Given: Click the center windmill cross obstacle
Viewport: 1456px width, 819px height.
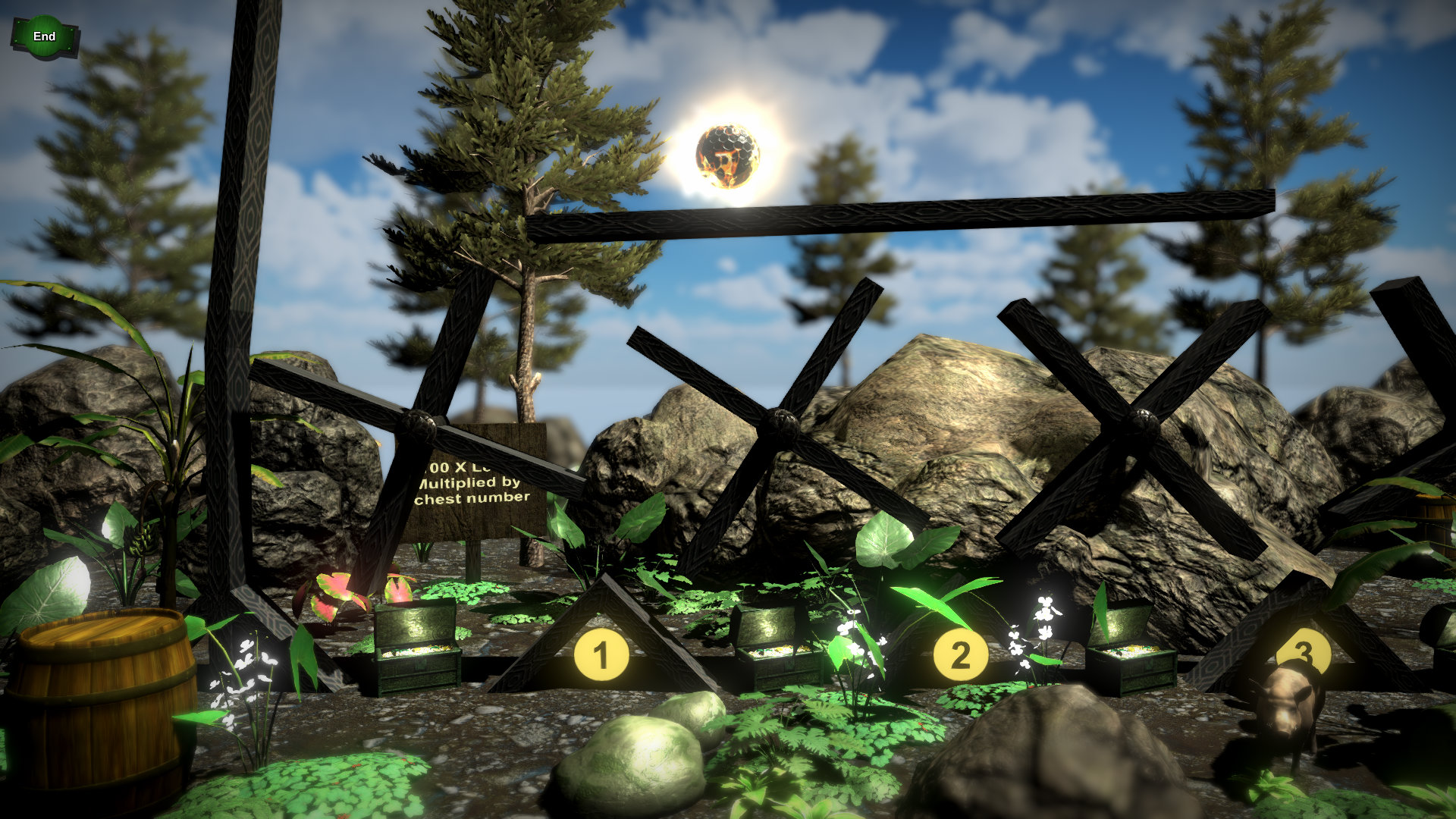Looking at the screenshot, I should click(781, 421).
